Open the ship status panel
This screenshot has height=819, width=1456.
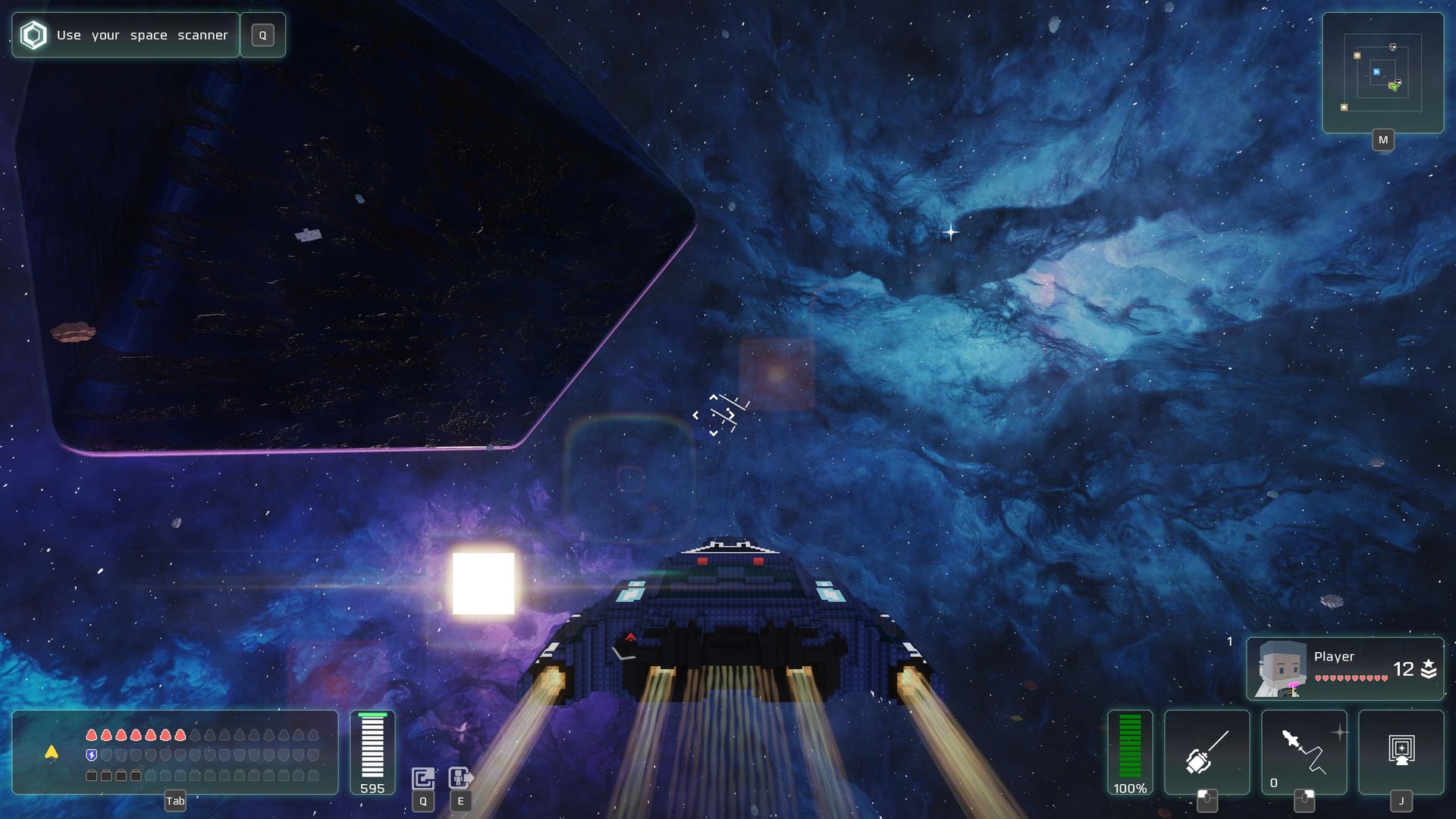coord(175,752)
